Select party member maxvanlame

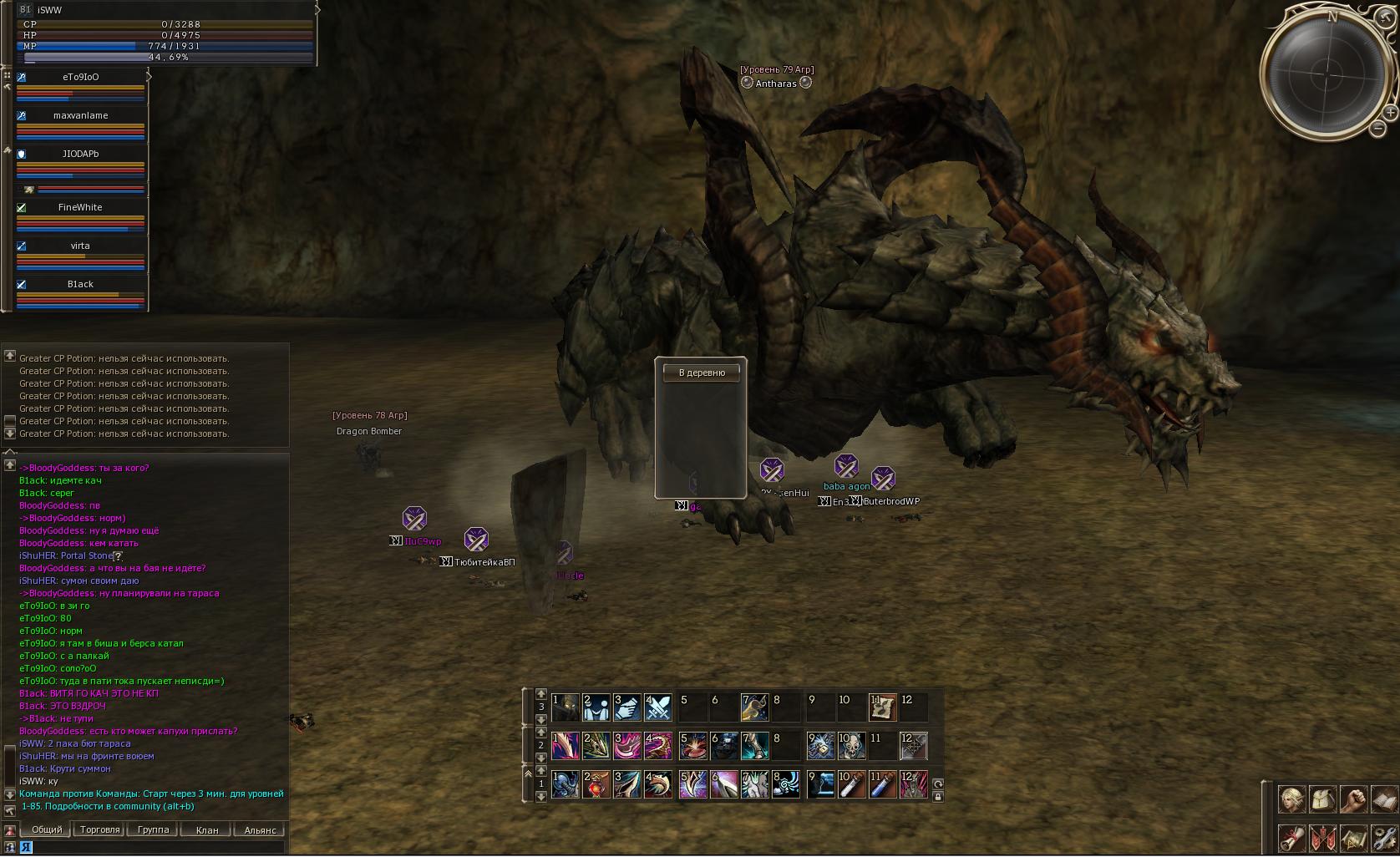click(80, 115)
